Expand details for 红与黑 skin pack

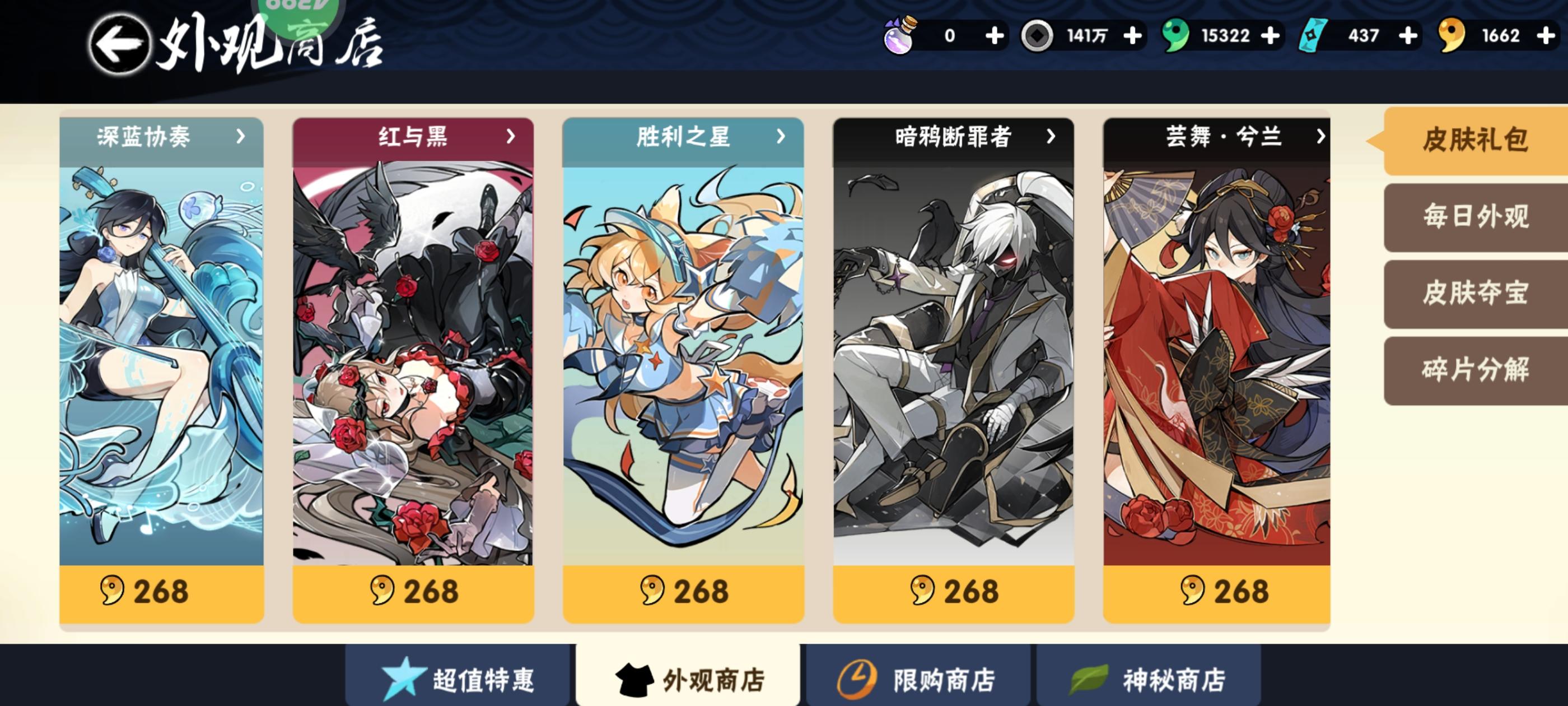511,137
